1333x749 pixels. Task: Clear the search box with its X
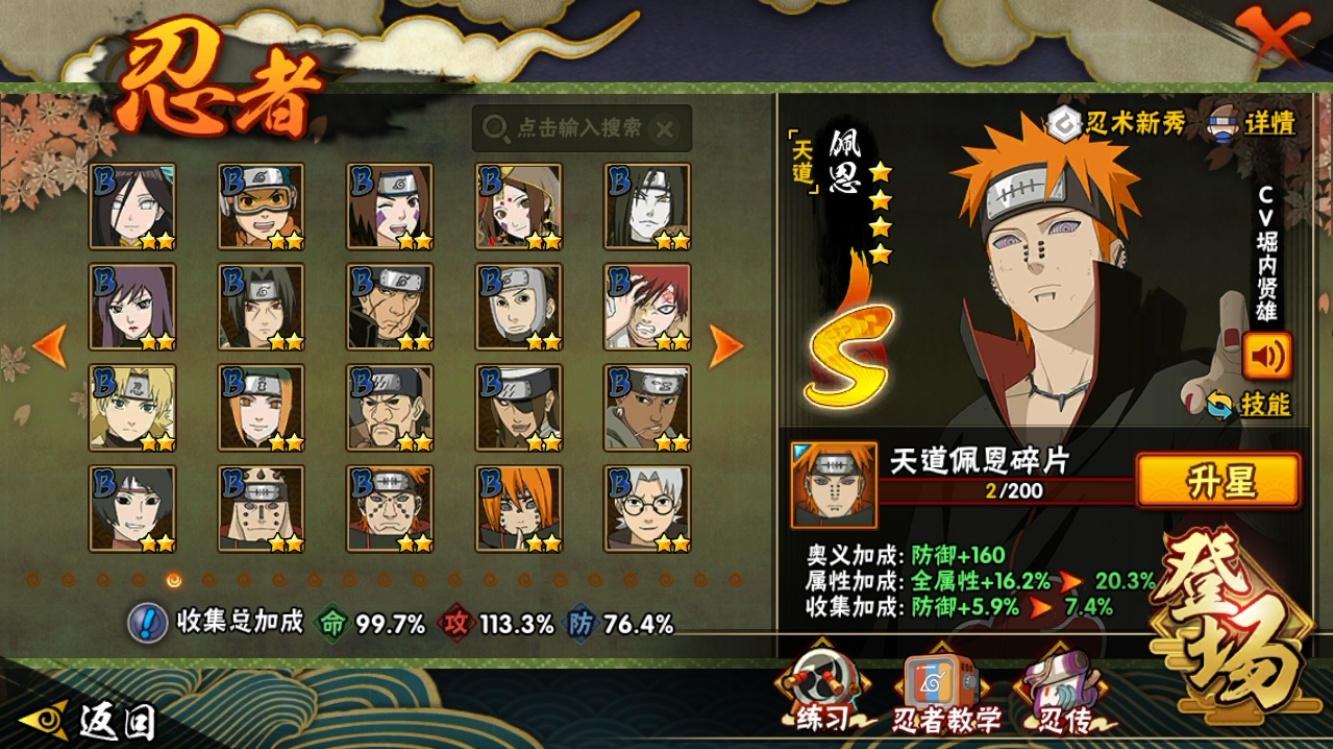point(665,128)
